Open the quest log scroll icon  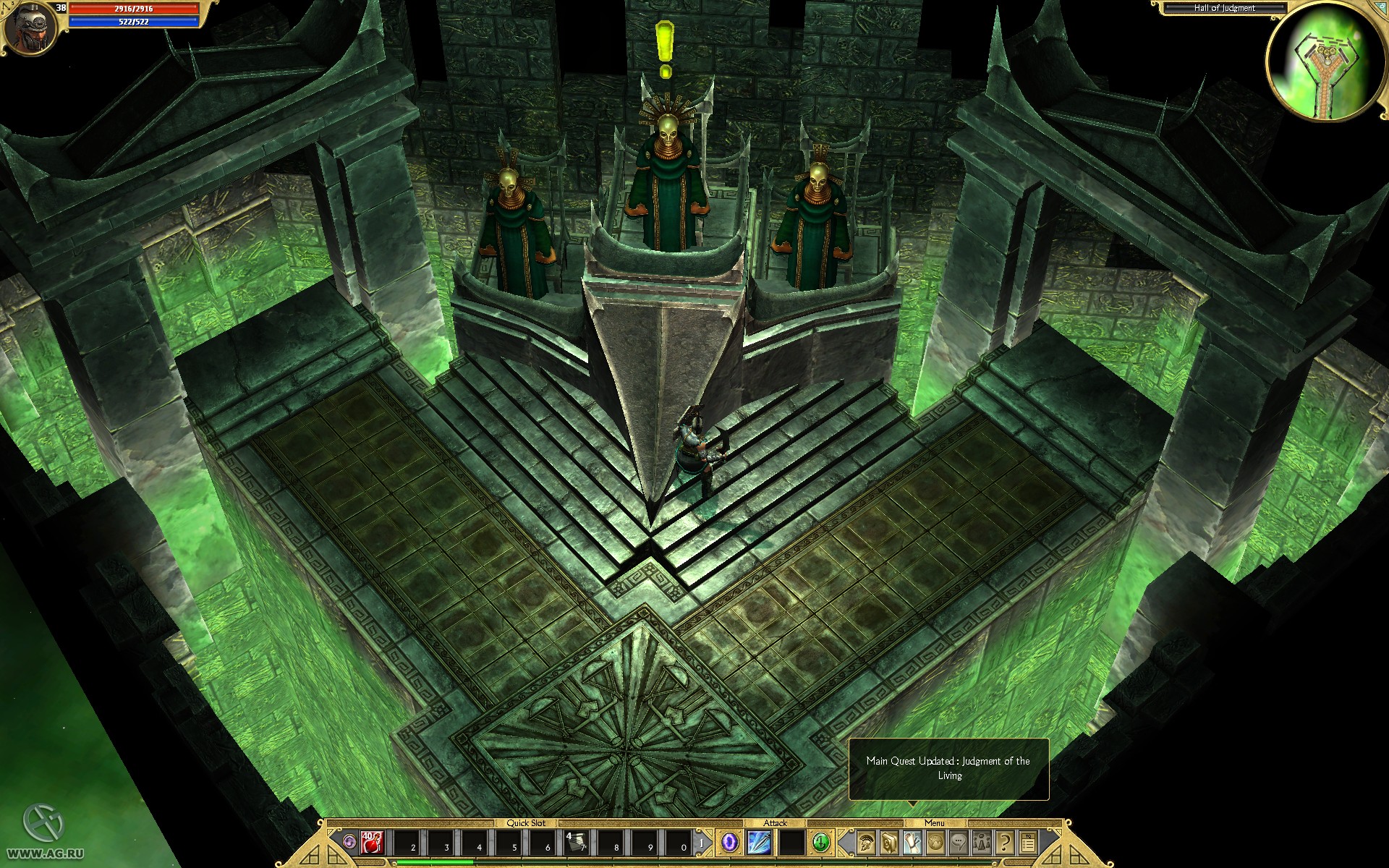(912, 842)
